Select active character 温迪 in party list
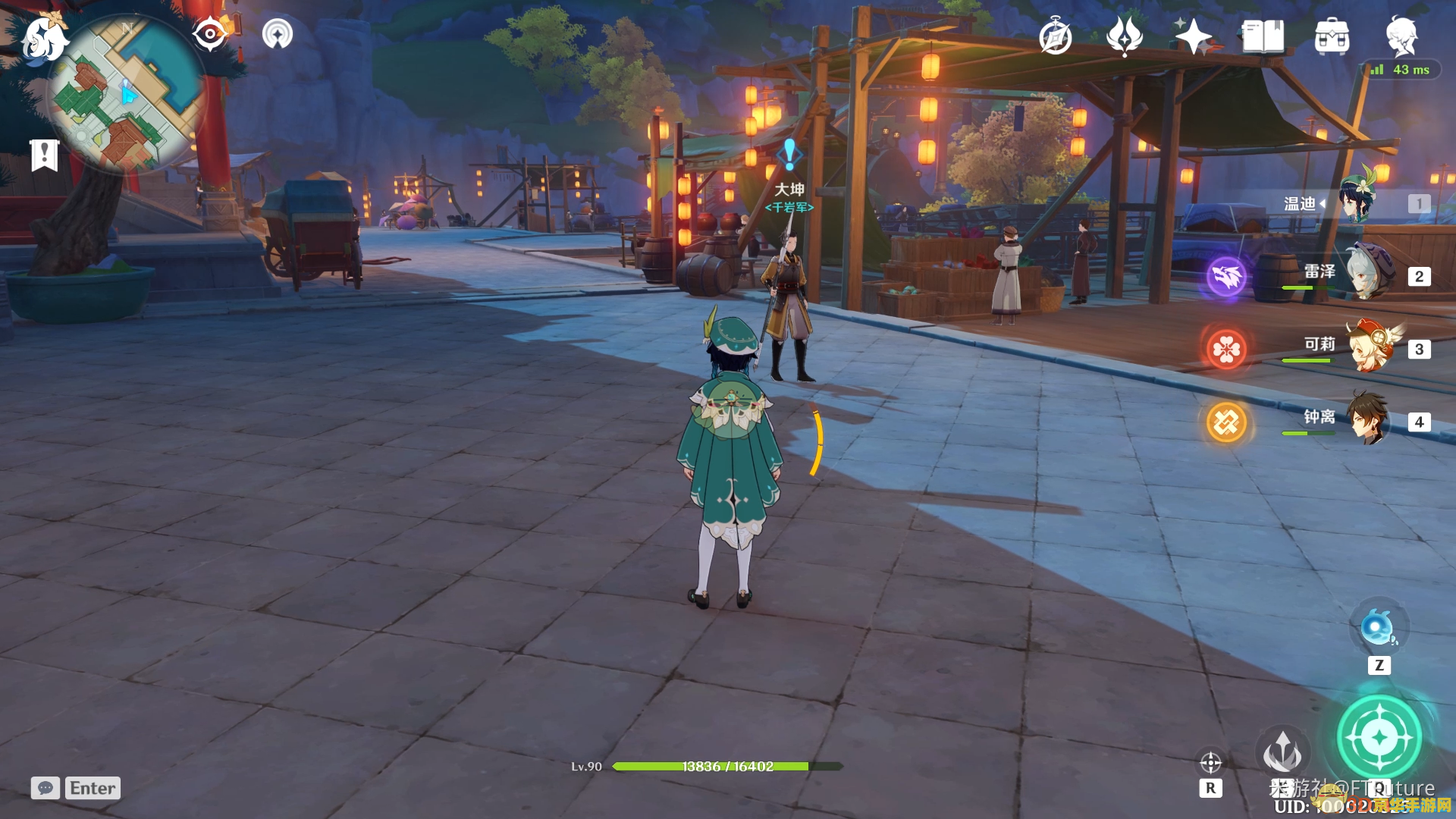The image size is (1456, 819). coord(1357,202)
